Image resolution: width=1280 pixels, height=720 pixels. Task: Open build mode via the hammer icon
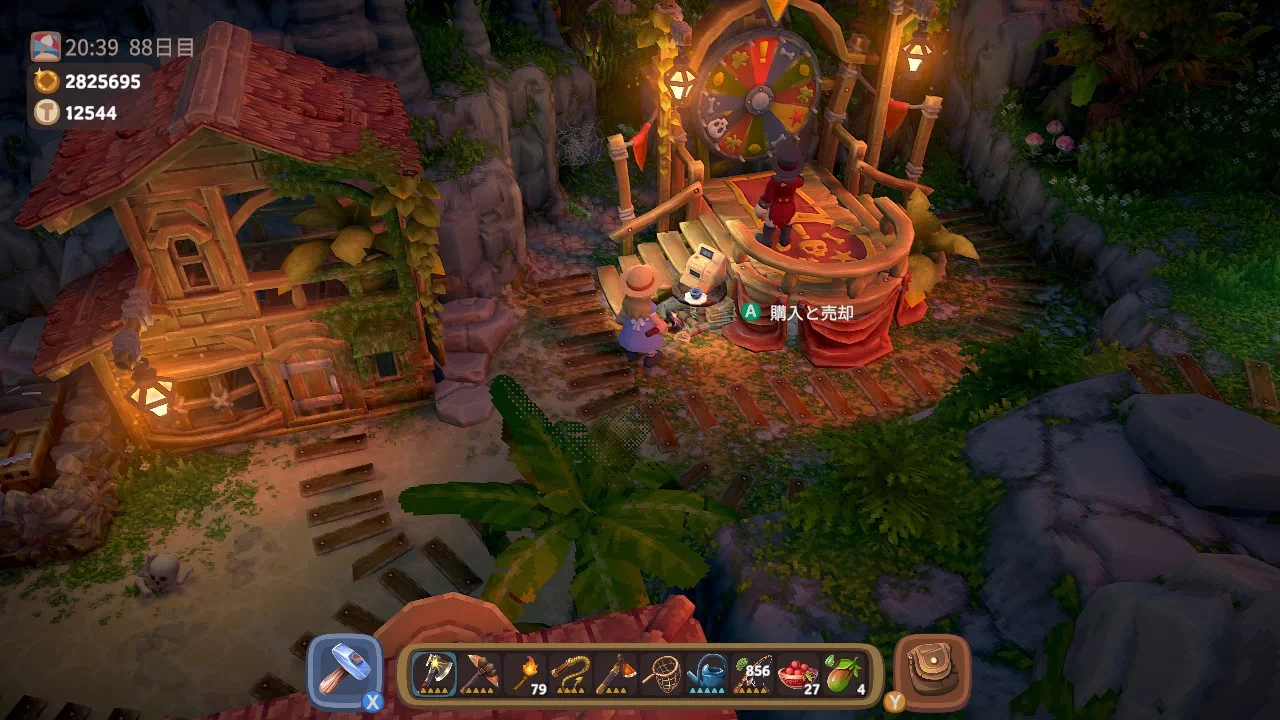[345, 668]
